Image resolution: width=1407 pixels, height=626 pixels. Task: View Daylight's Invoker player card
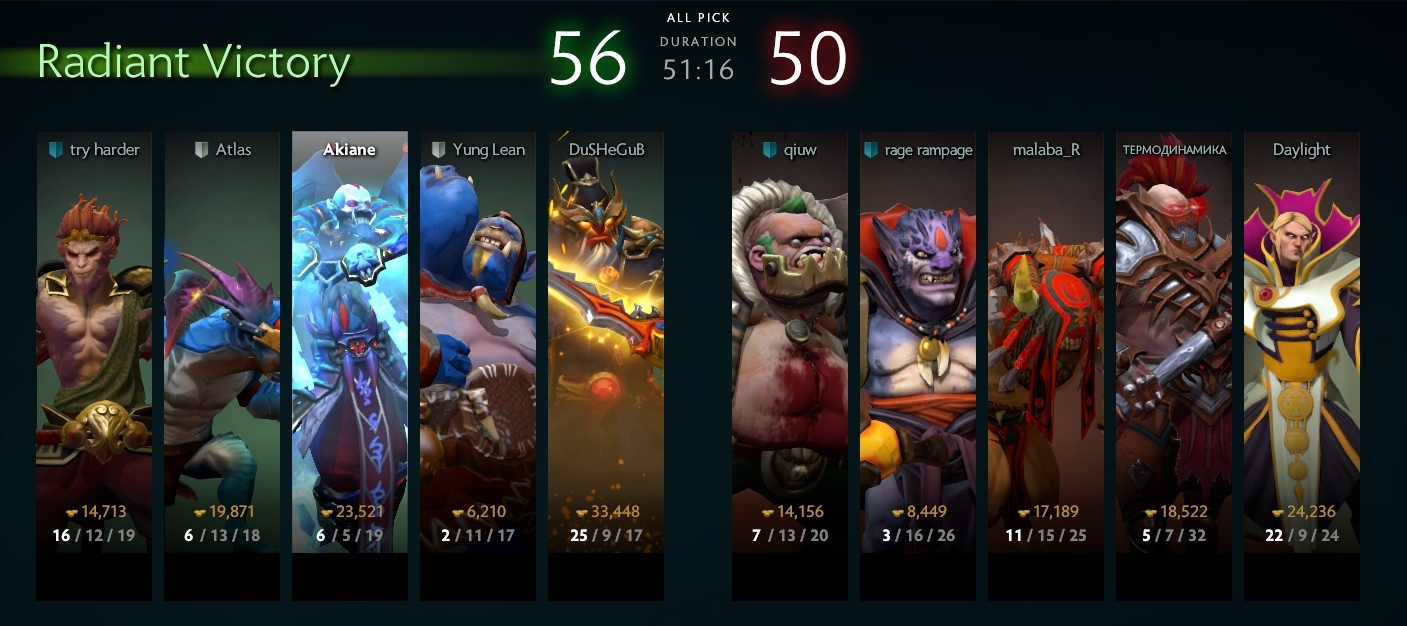coord(1302,340)
